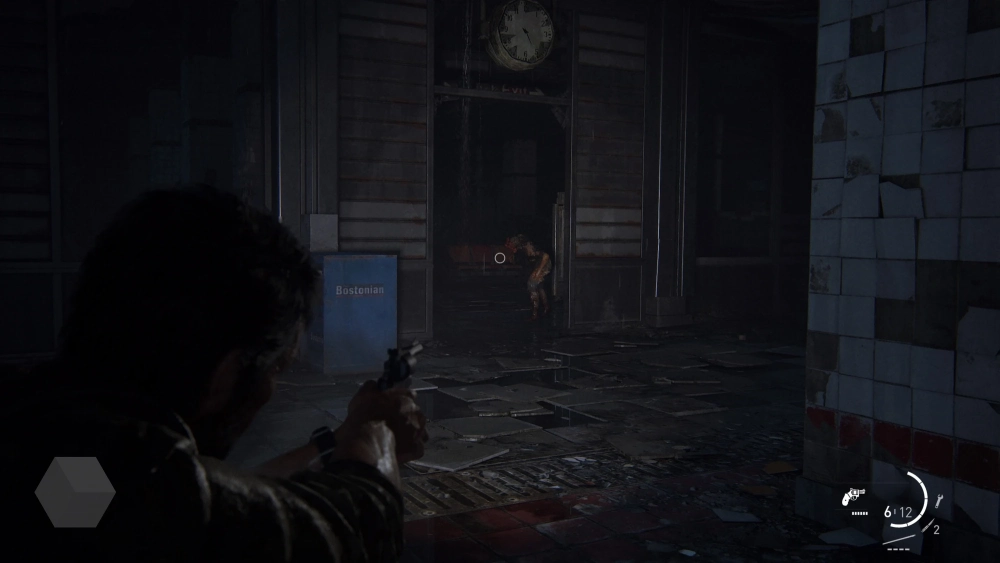
Task: Click the grey hexagon cube overlay icon
Action: [x=75, y=492]
